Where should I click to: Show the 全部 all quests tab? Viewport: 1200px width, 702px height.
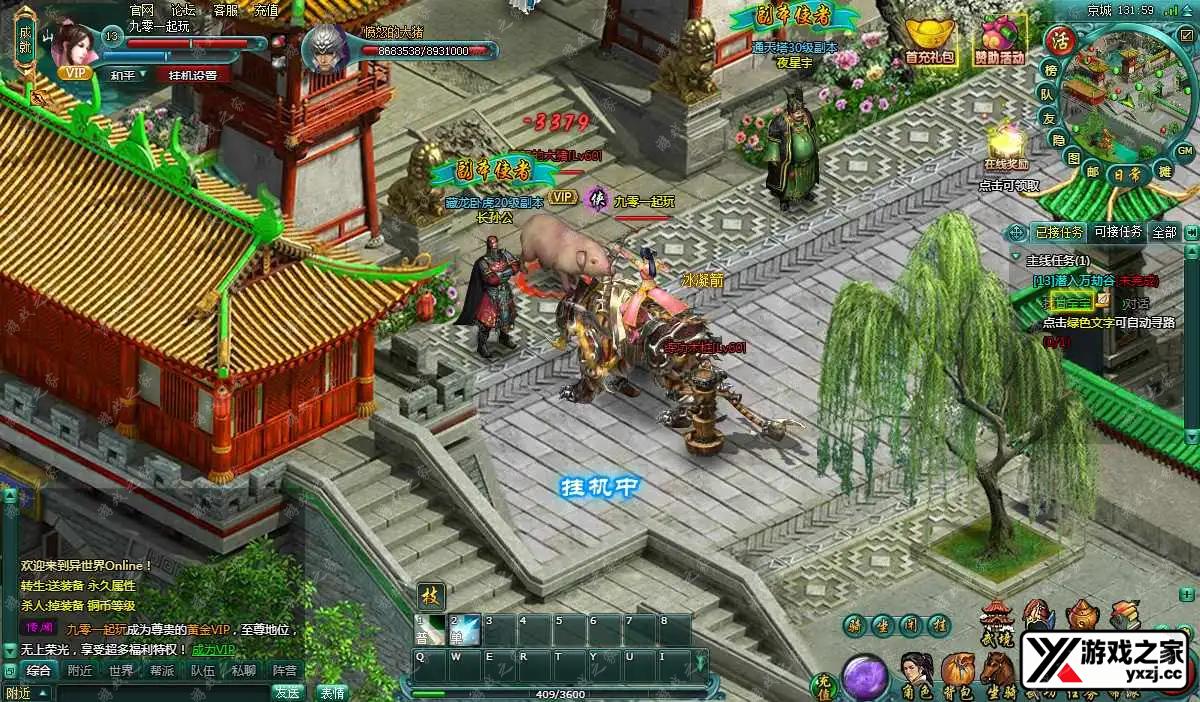coord(1165,232)
